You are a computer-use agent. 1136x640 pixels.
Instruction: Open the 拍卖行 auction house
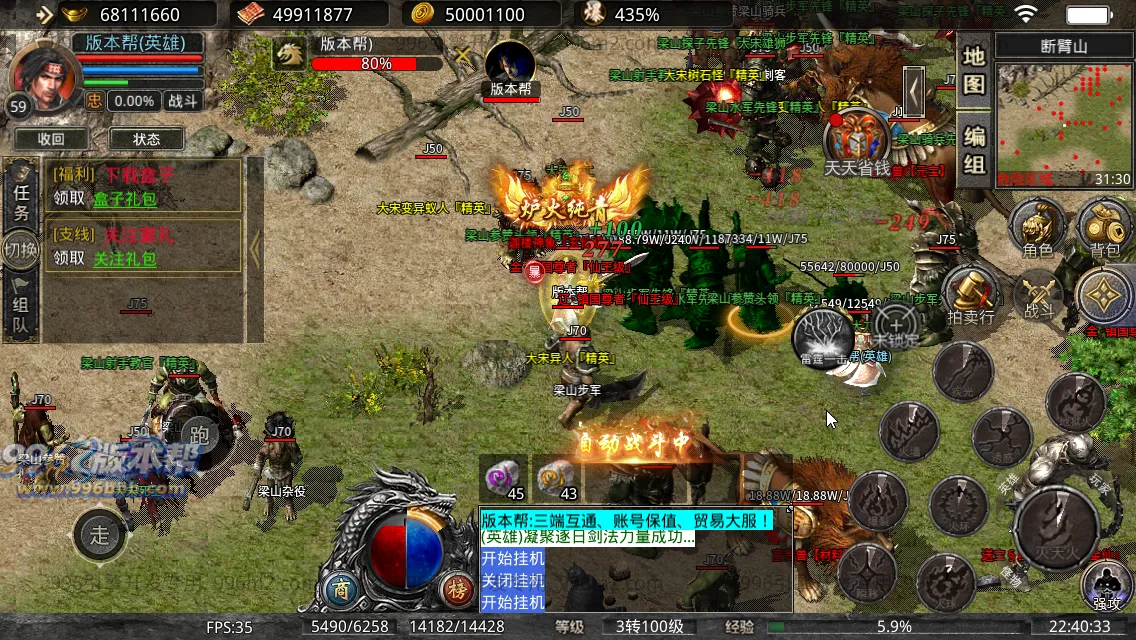pyautogui.click(x=970, y=295)
